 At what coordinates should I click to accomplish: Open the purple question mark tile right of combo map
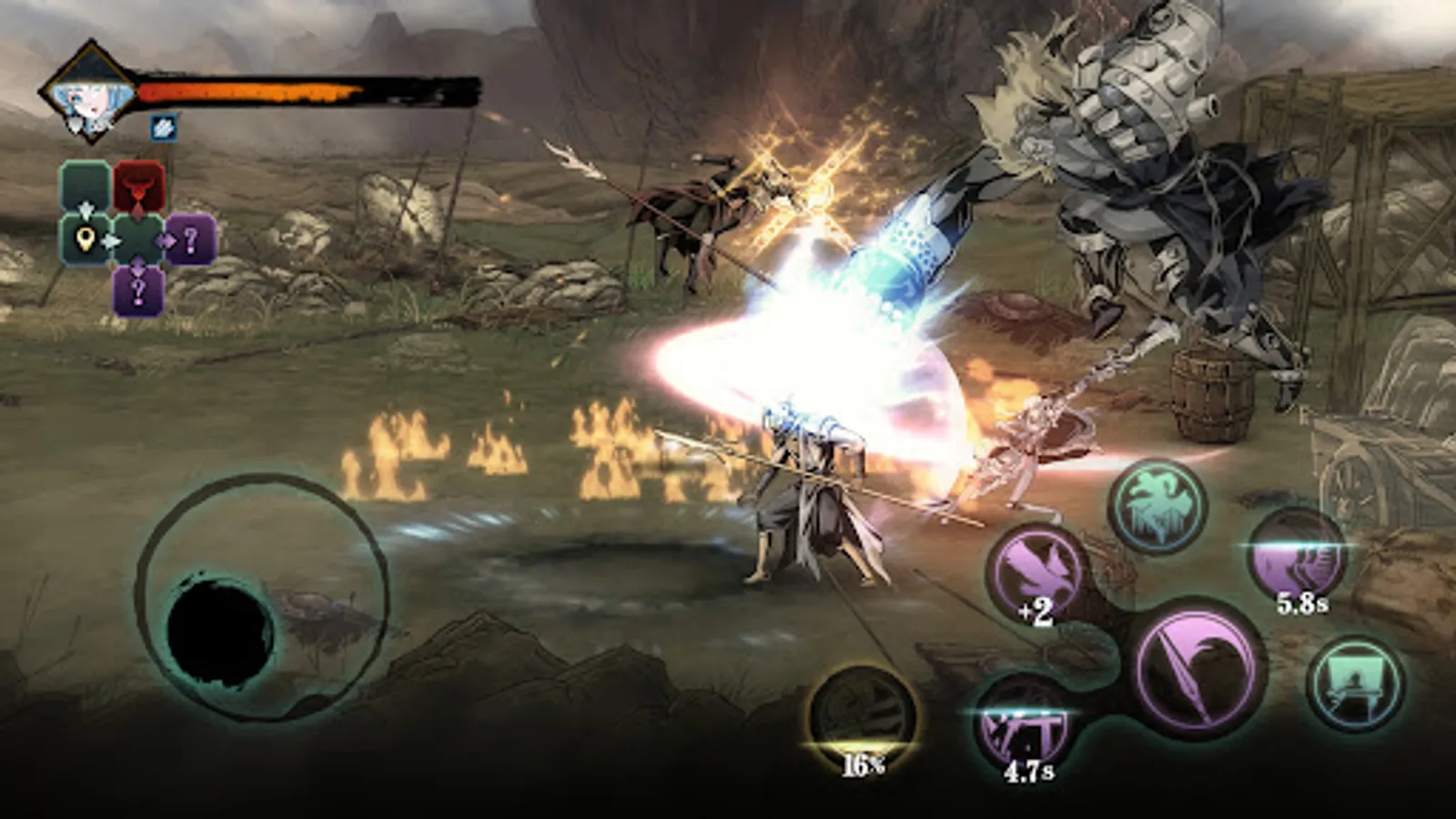click(x=192, y=240)
